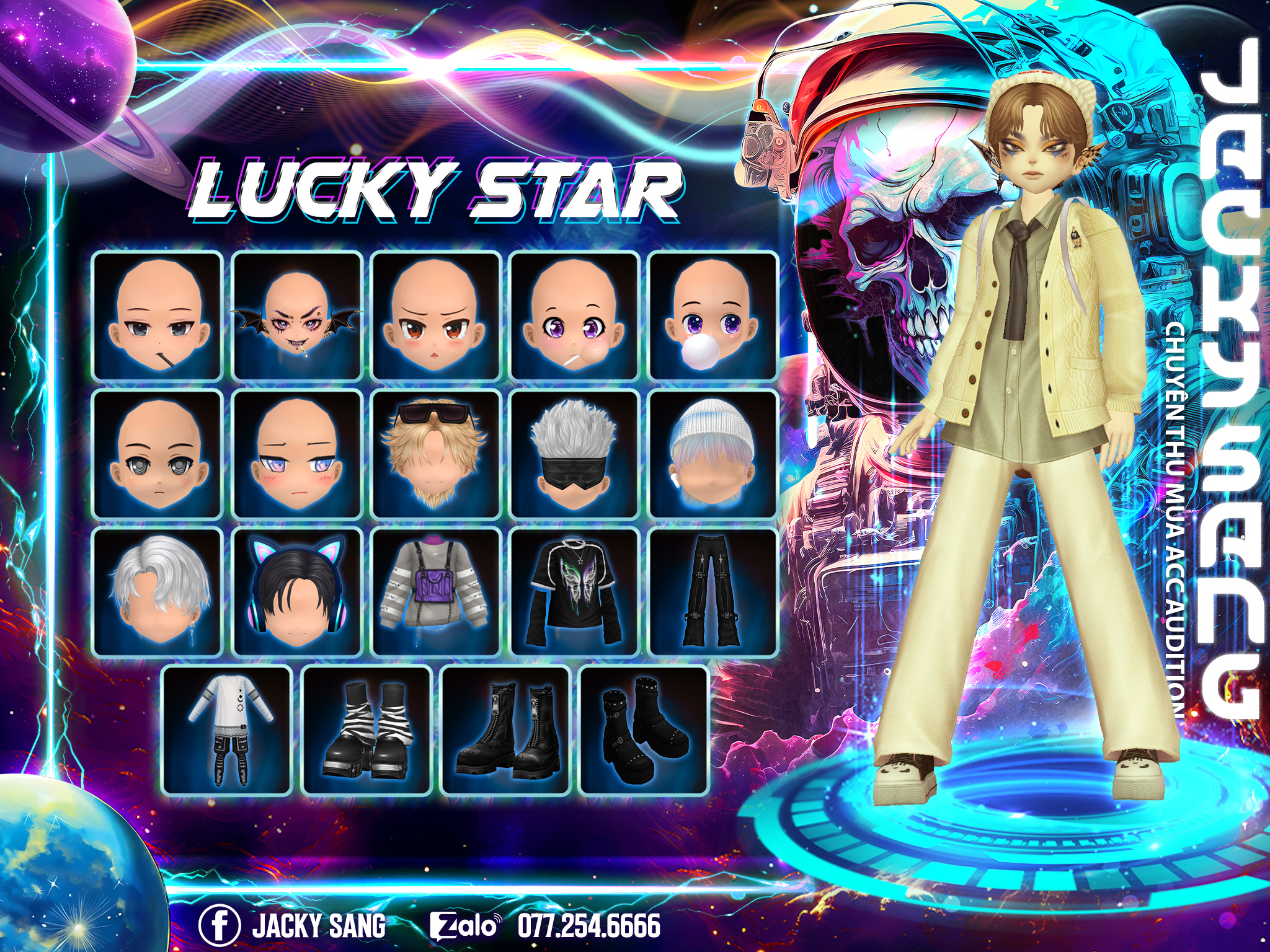The width and height of the screenshot is (1270, 952).
Task: Pick the white knit beanie hairstyle
Action: coord(713,454)
